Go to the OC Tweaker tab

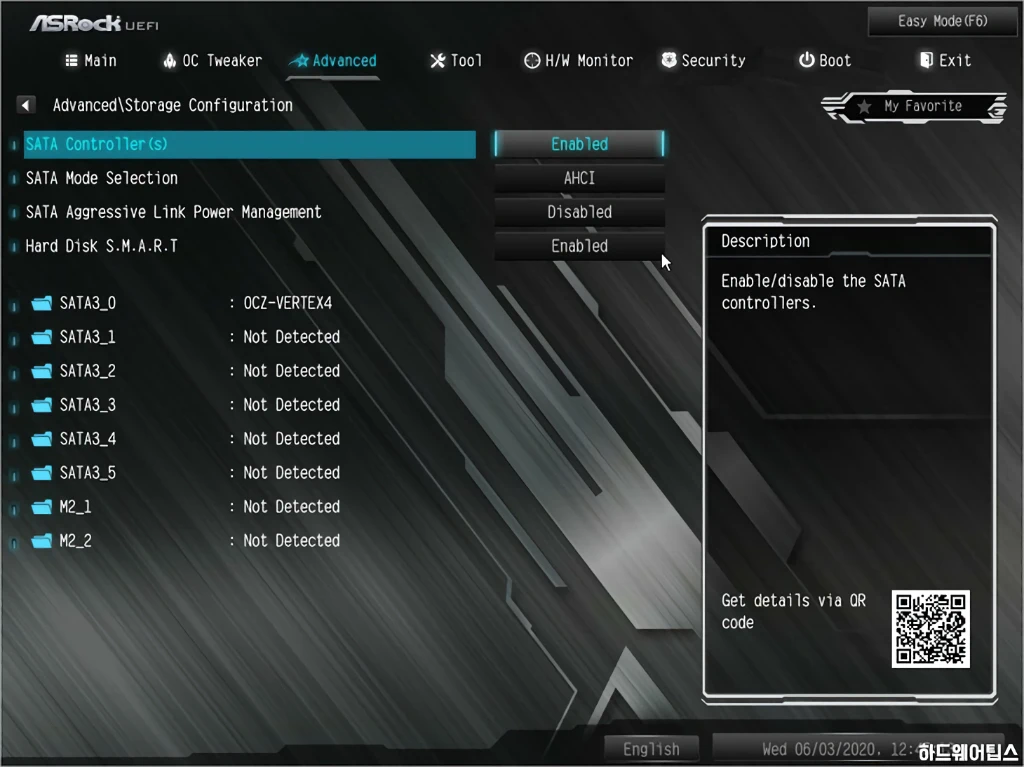[212, 61]
